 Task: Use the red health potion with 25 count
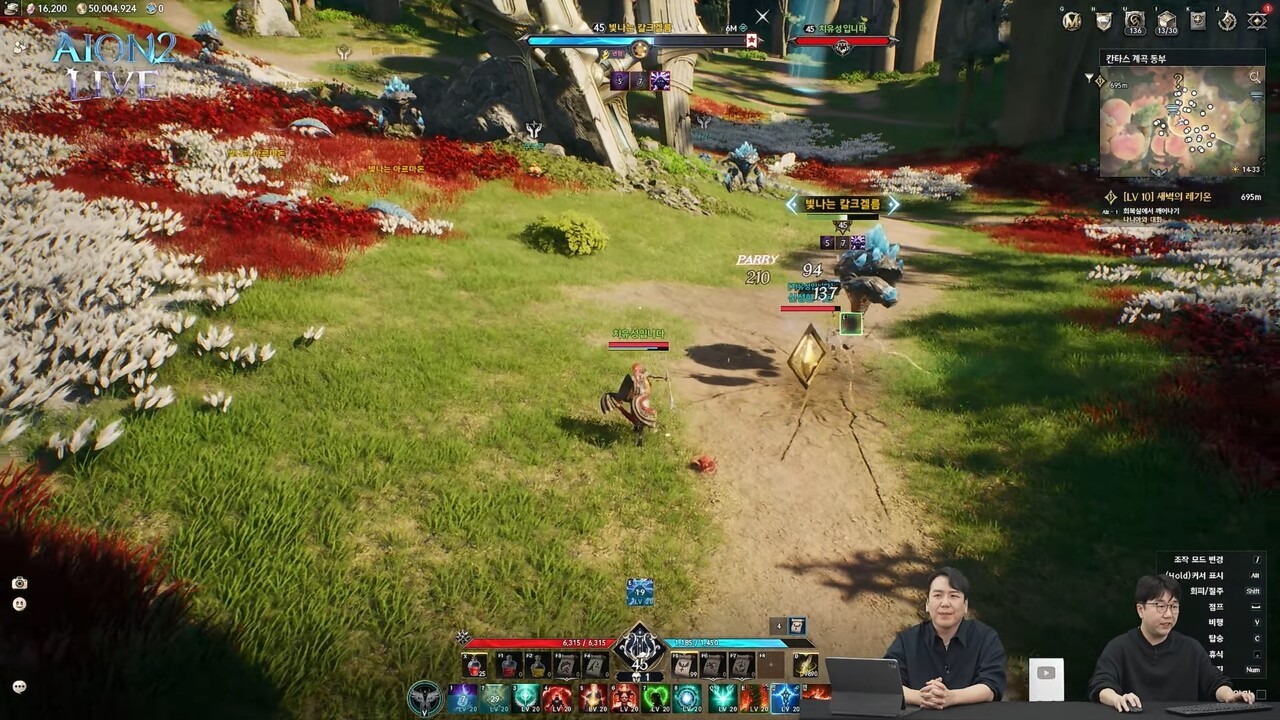pyautogui.click(x=476, y=664)
